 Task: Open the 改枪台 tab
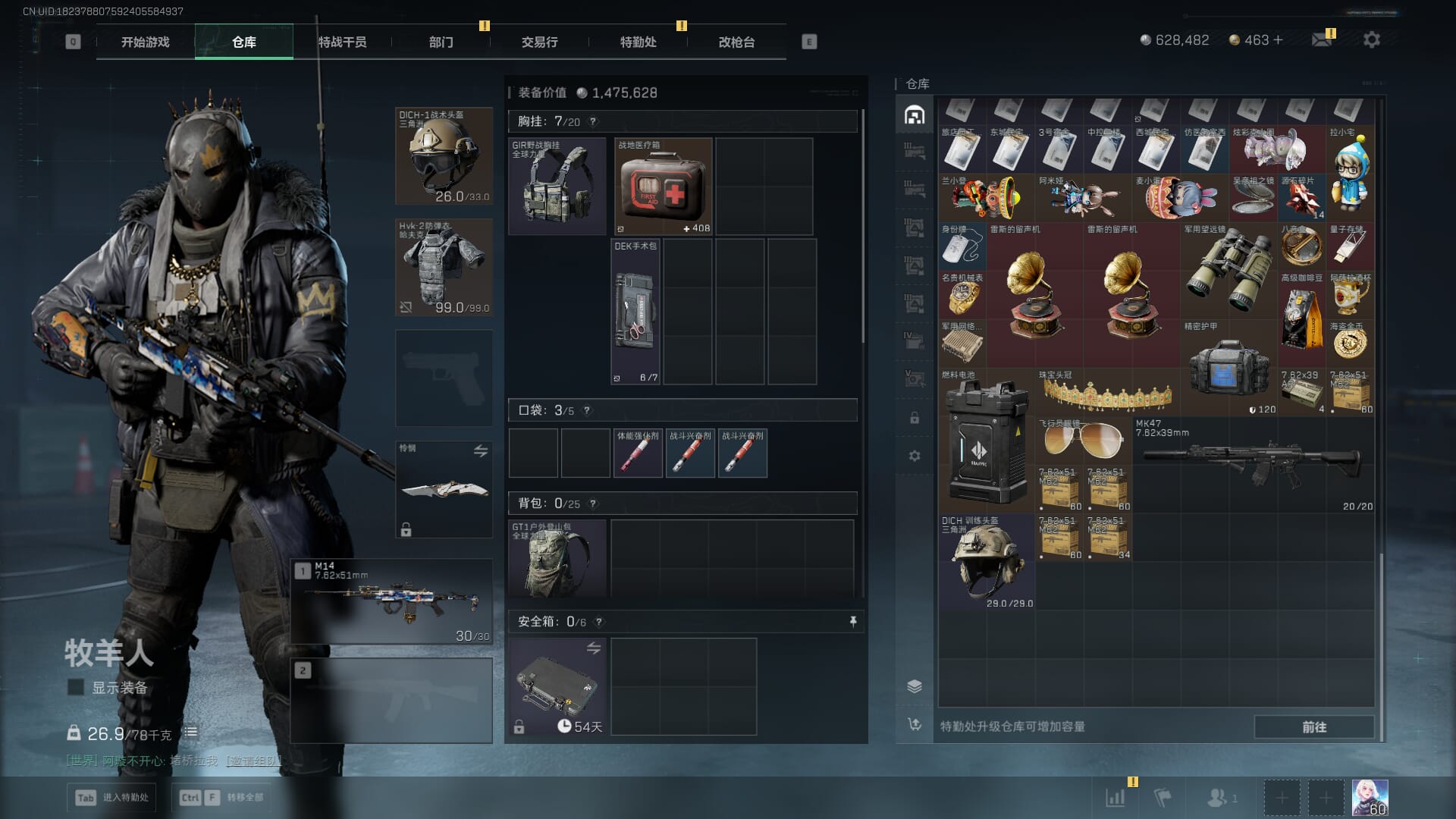[x=736, y=42]
